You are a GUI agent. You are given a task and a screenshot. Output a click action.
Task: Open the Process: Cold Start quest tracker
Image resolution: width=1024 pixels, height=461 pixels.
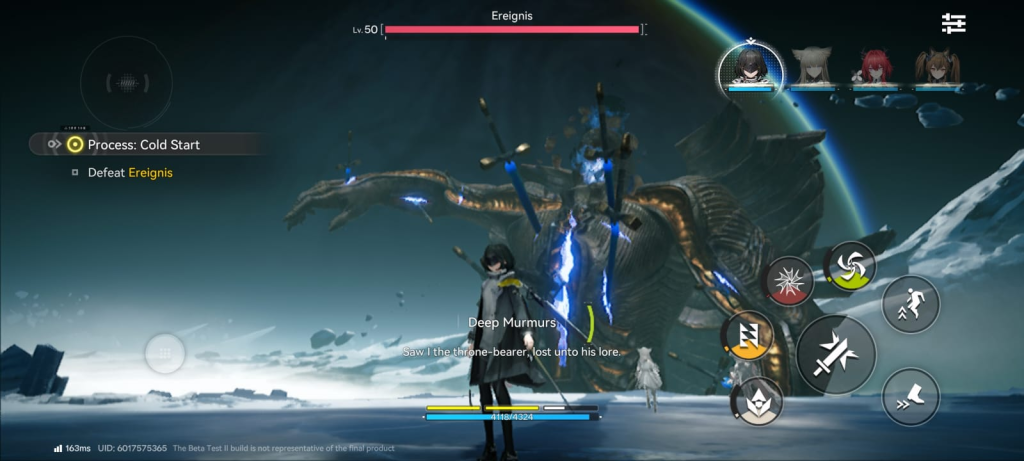(x=142, y=145)
